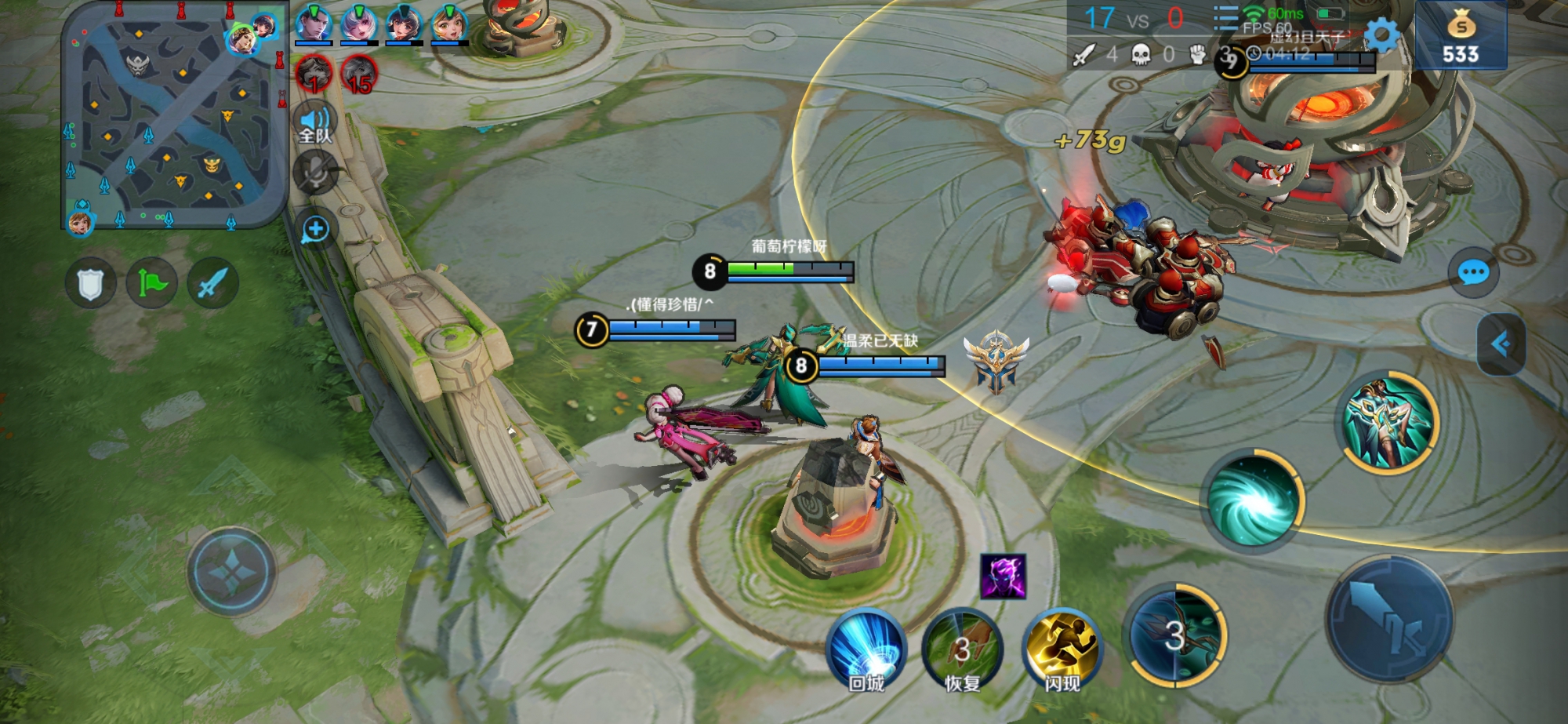Expand the side panel arrow
The image size is (1568, 724).
[1501, 344]
